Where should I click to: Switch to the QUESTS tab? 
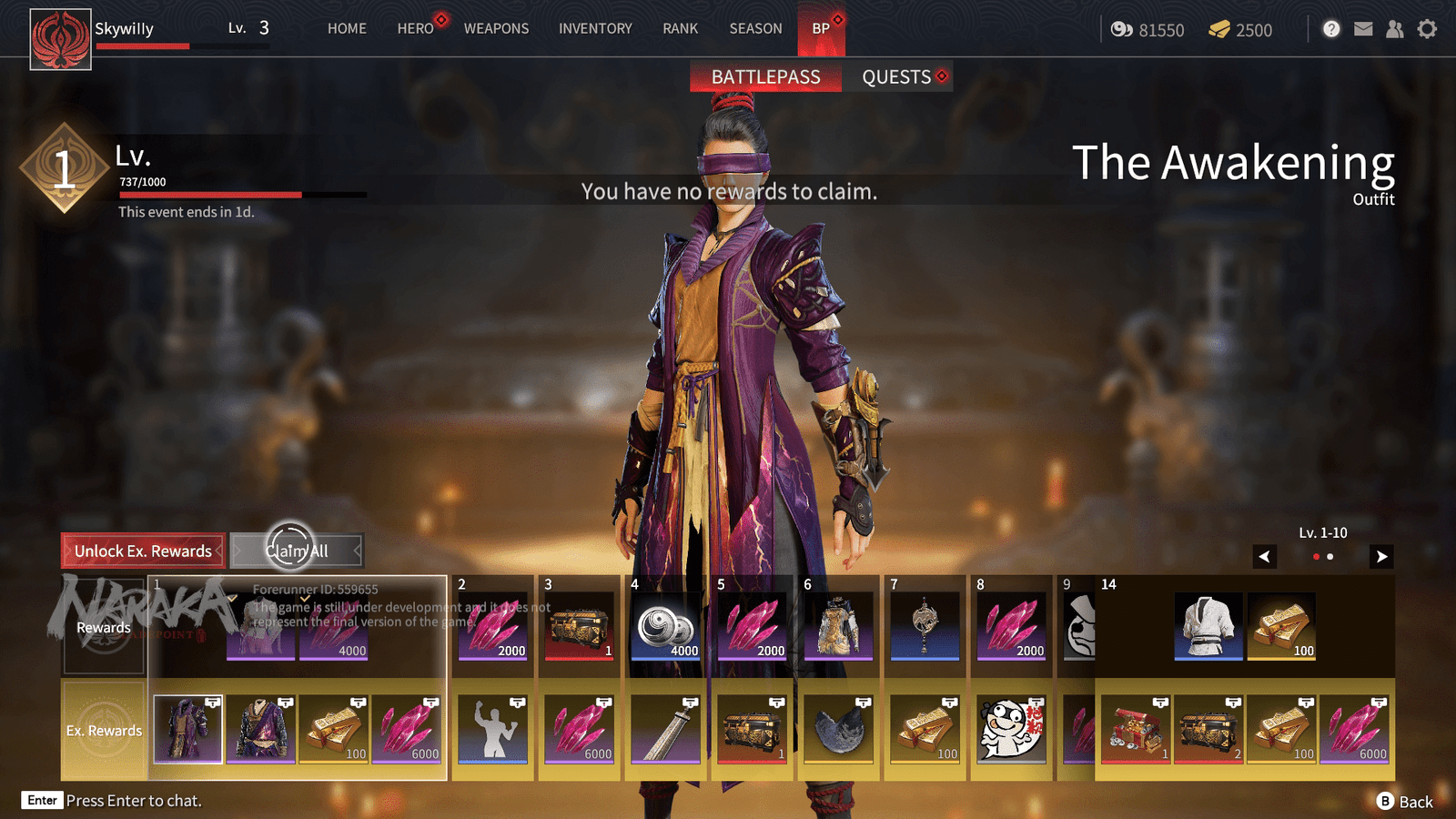[x=896, y=77]
